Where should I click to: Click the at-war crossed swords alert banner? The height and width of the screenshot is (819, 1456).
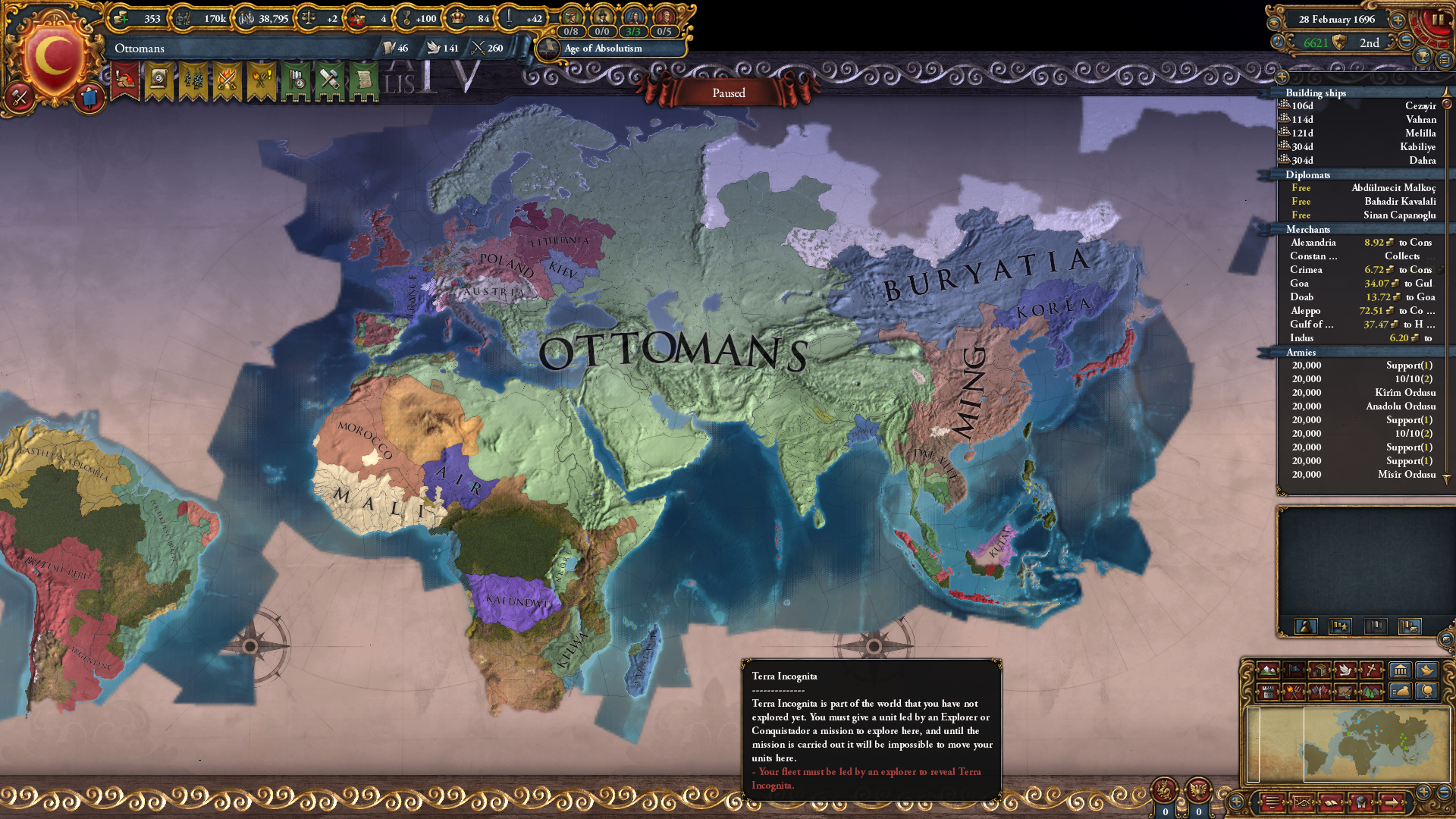227,80
